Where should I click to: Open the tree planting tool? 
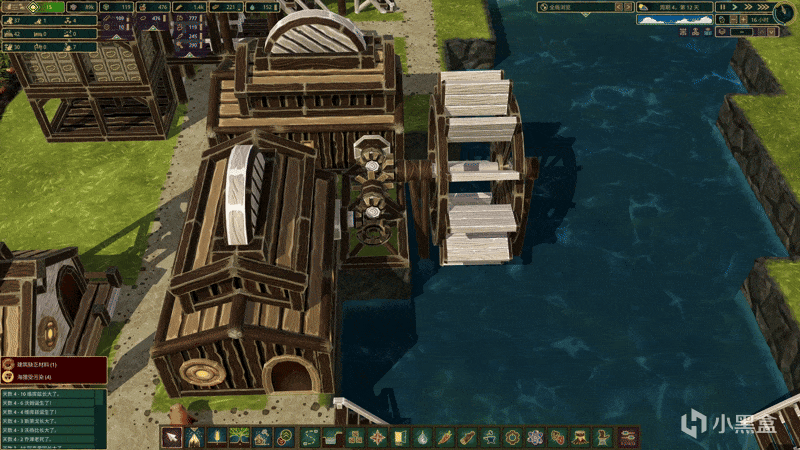(x=240, y=438)
